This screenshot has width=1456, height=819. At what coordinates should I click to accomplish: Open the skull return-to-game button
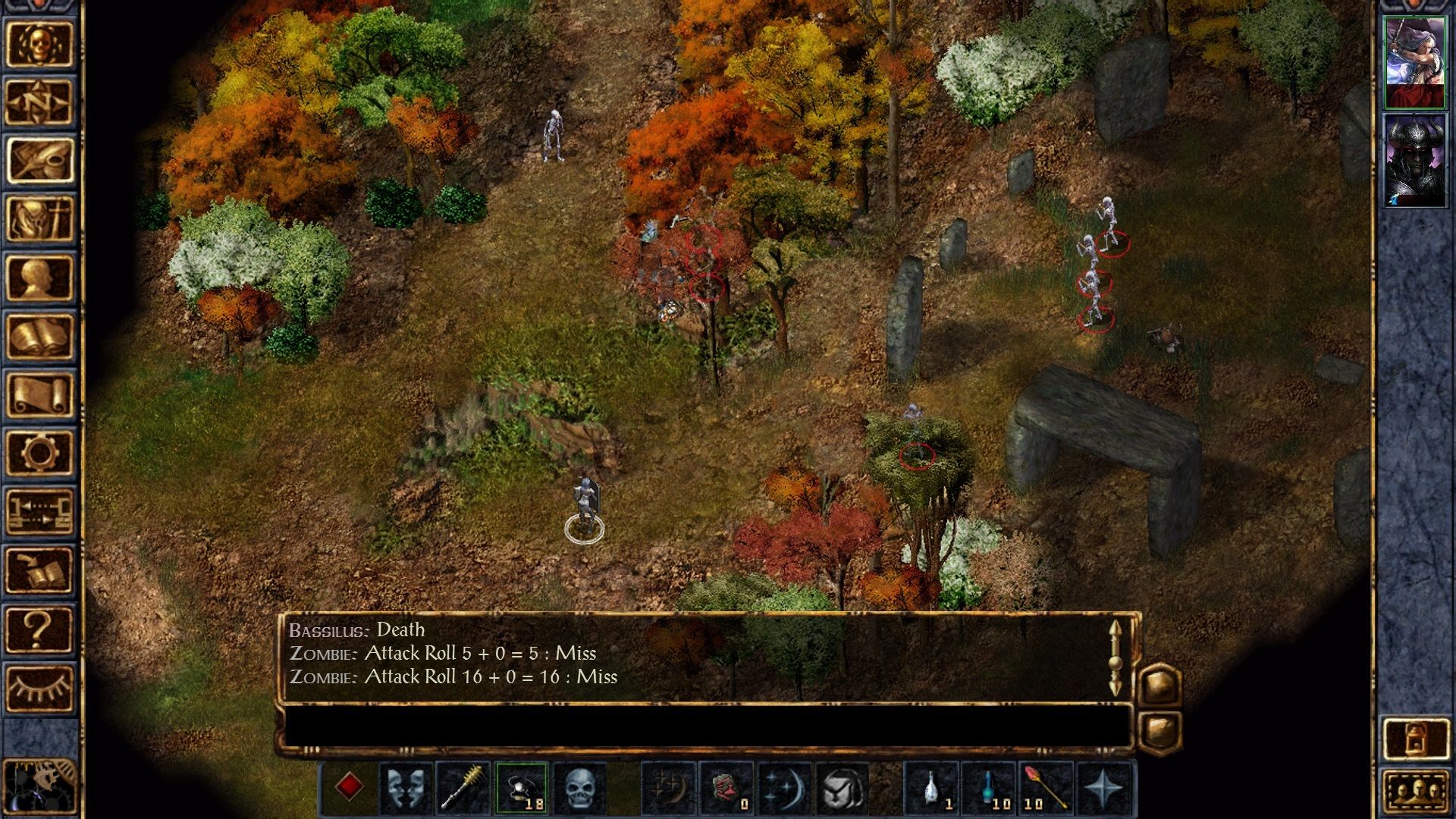[39, 43]
